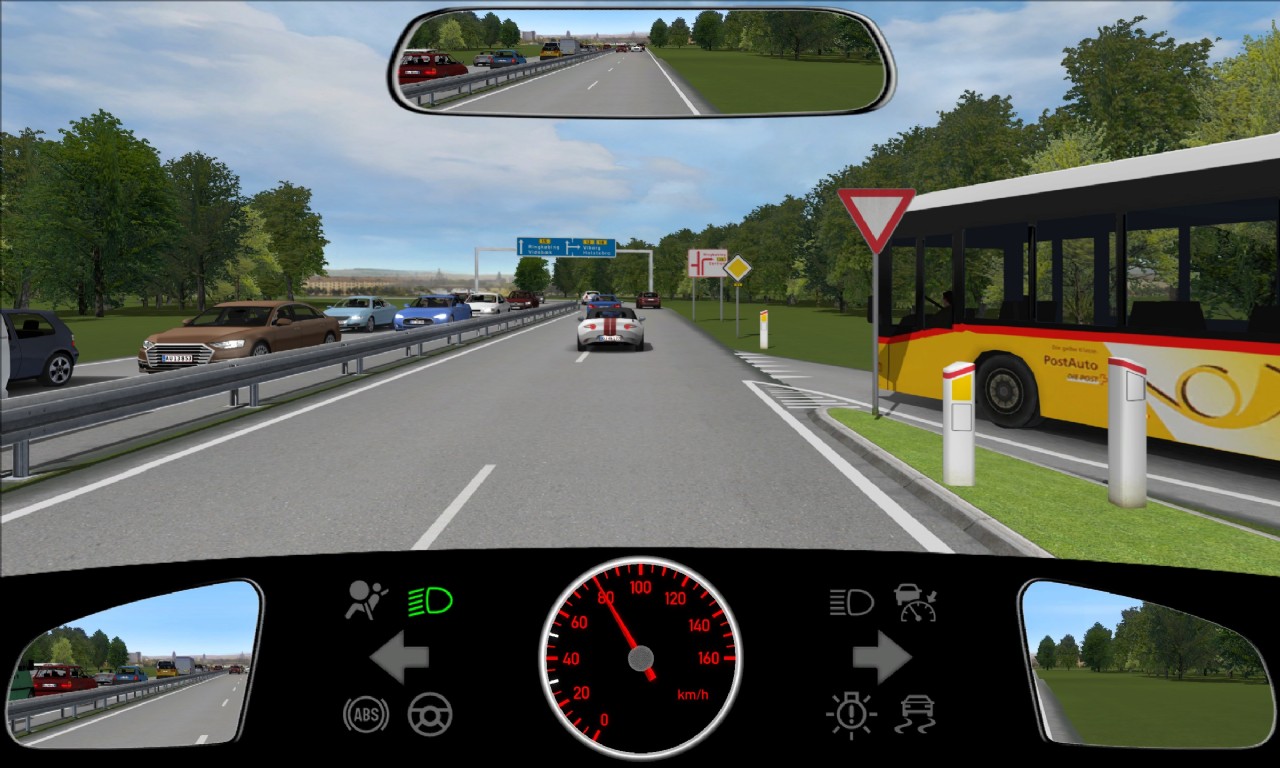The height and width of the screenshot is (768, 1280).
Task: Activate the left turn signal arrow
Action: coord(399,657)
